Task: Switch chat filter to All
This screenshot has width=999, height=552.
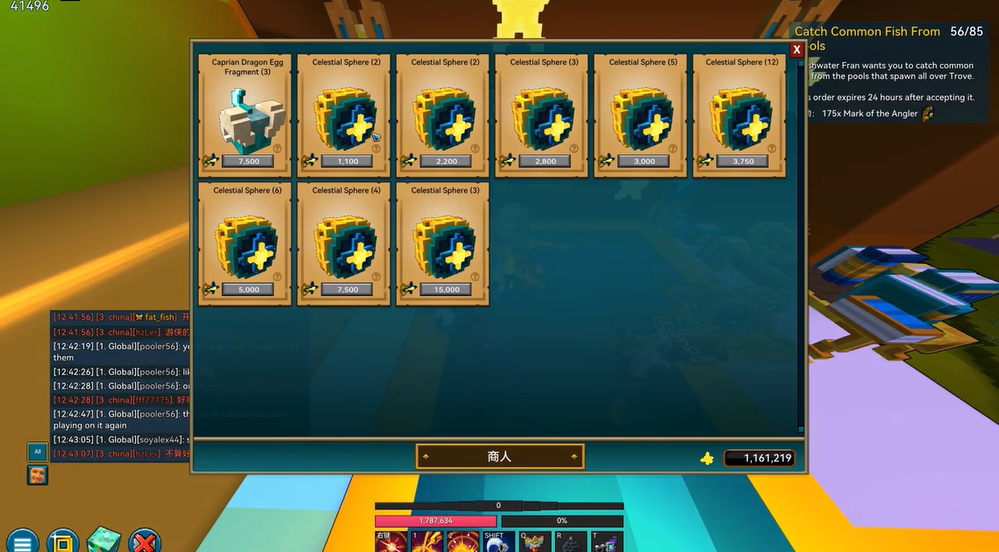Action: [36, 451]
